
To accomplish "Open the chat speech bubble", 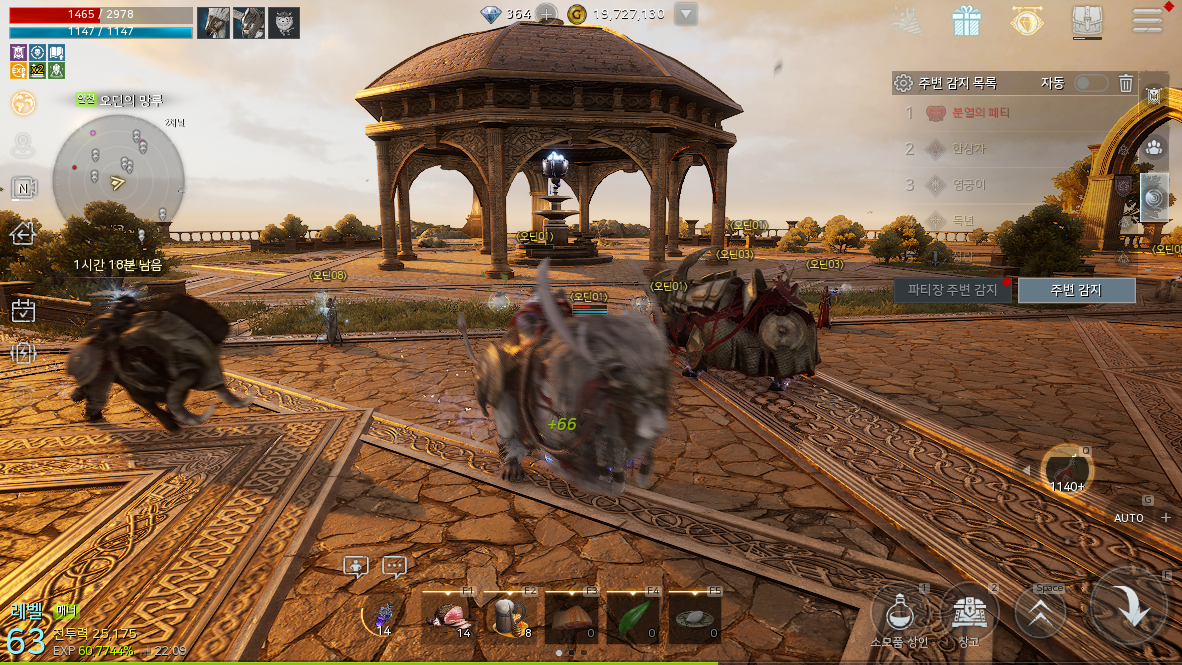I will point(395,566).
